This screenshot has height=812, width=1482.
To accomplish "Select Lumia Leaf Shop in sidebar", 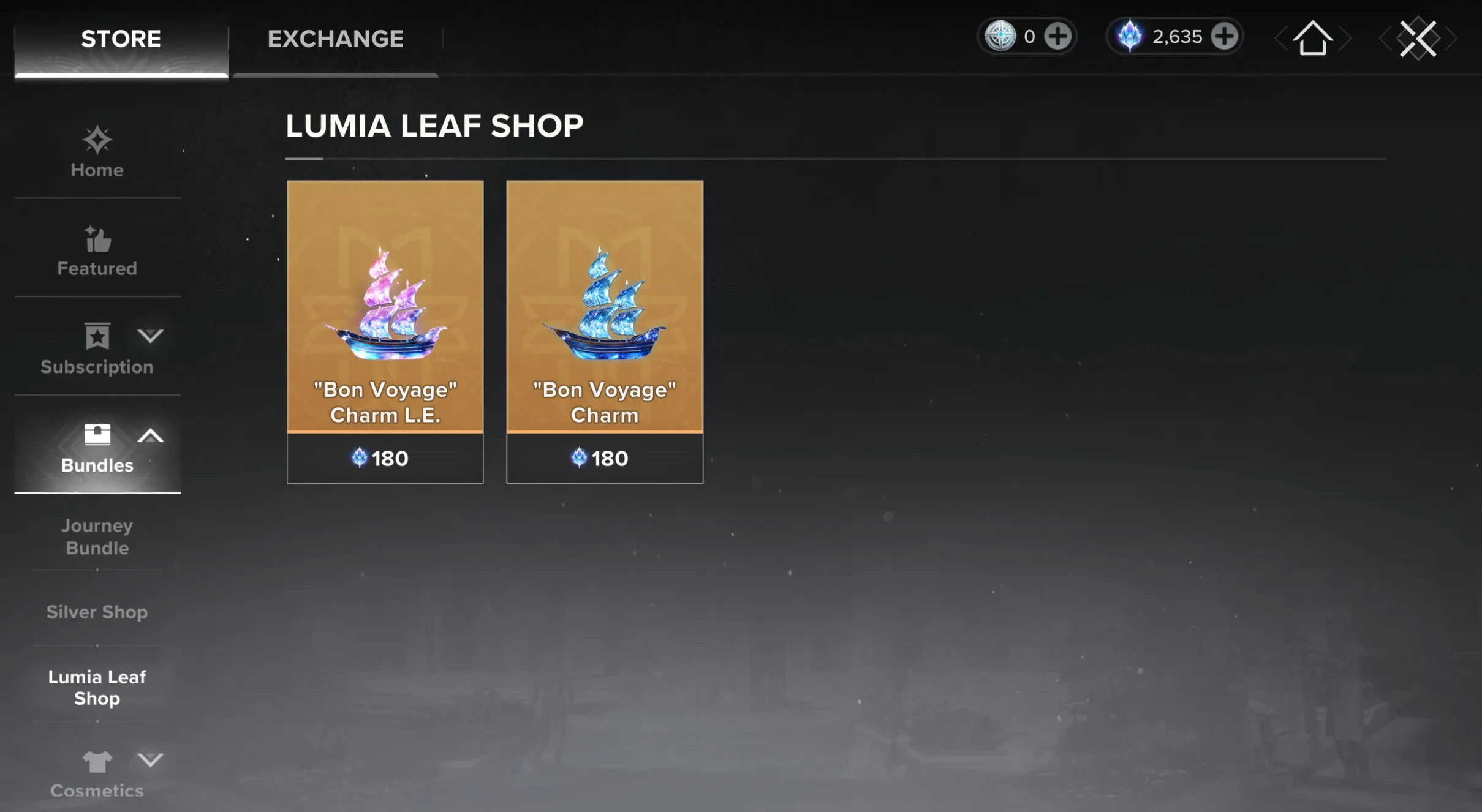I will tap(97, 687).
